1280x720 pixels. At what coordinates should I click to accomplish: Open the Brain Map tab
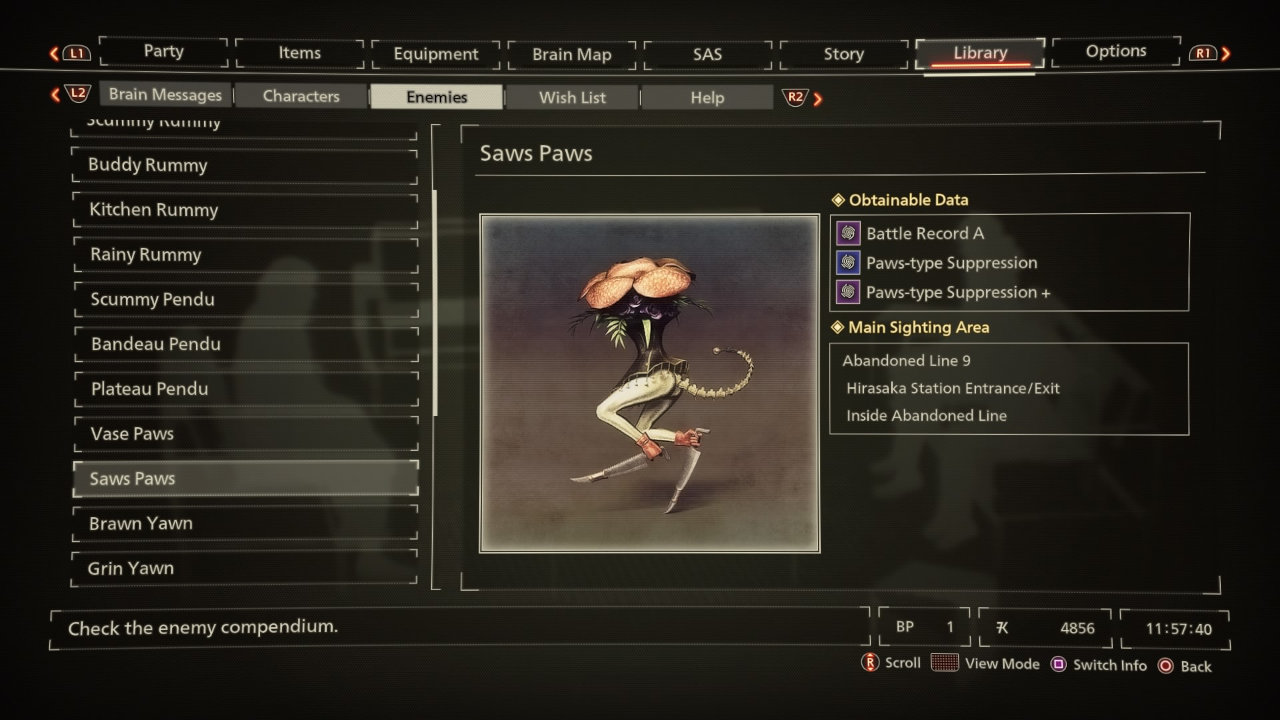[x=571, y=52]
